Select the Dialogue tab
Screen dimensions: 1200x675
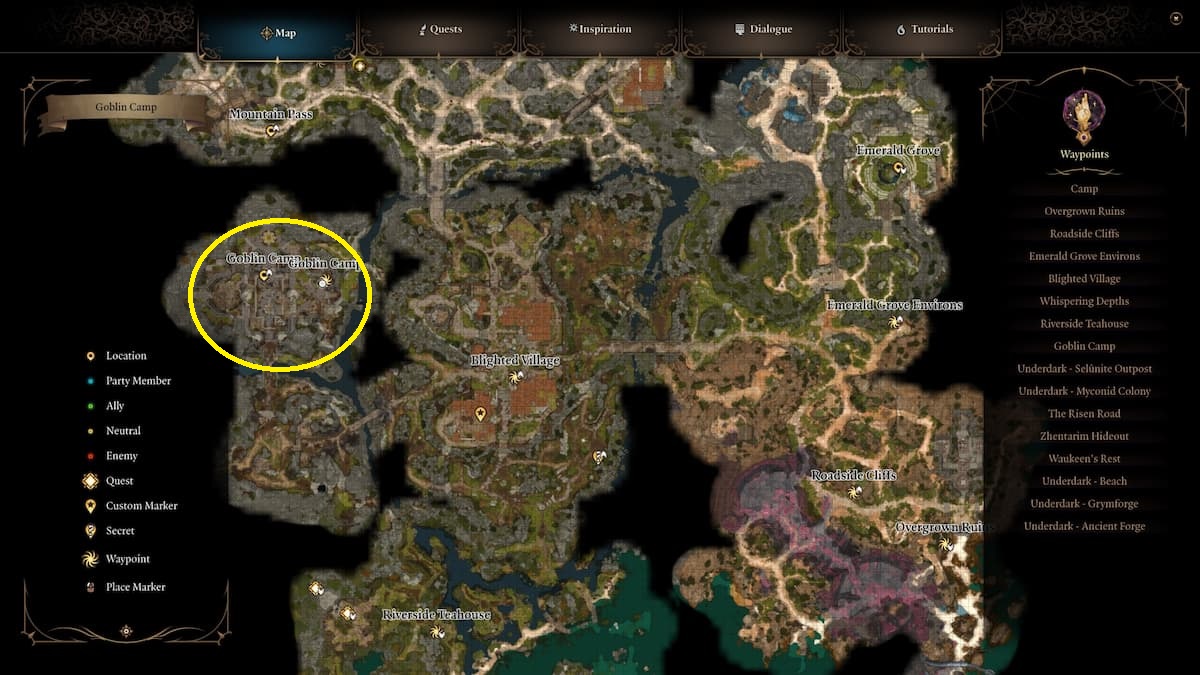pos(763,30)
